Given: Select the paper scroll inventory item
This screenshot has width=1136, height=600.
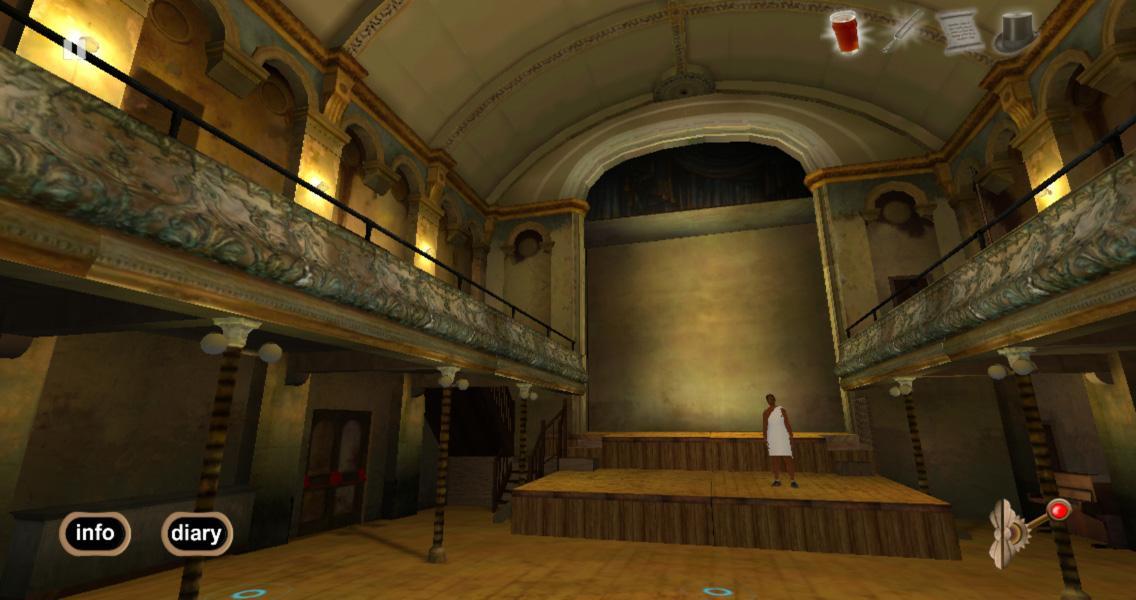Looking at the screenshot, I should (x=959, y=31).
